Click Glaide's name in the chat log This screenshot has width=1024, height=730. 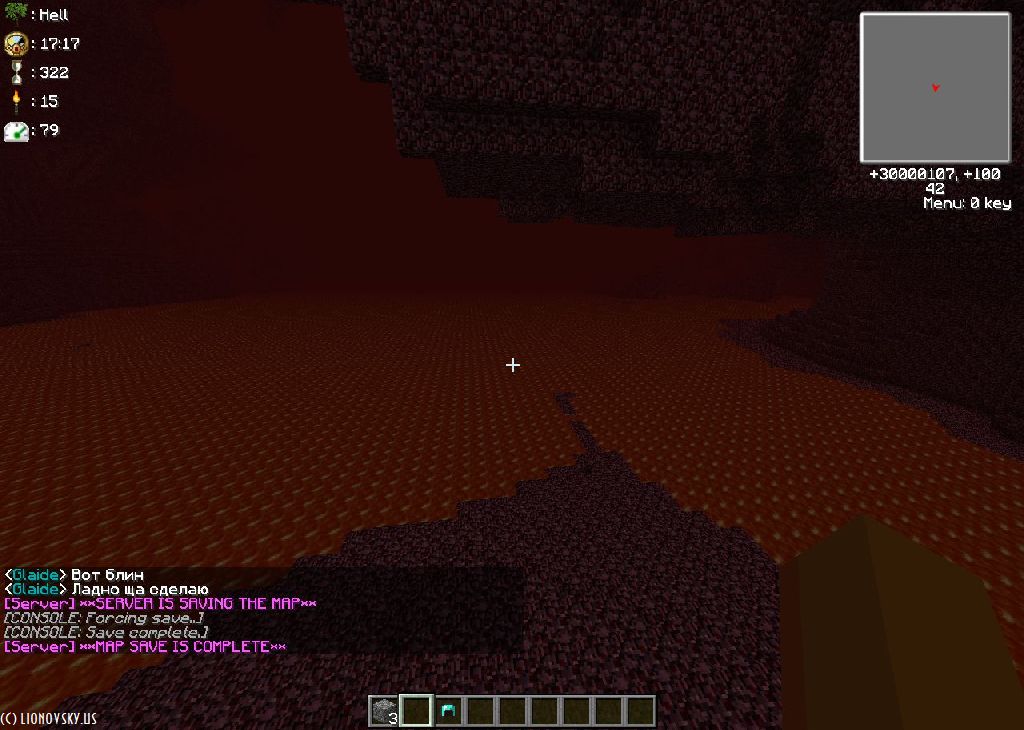click(34, 575)
